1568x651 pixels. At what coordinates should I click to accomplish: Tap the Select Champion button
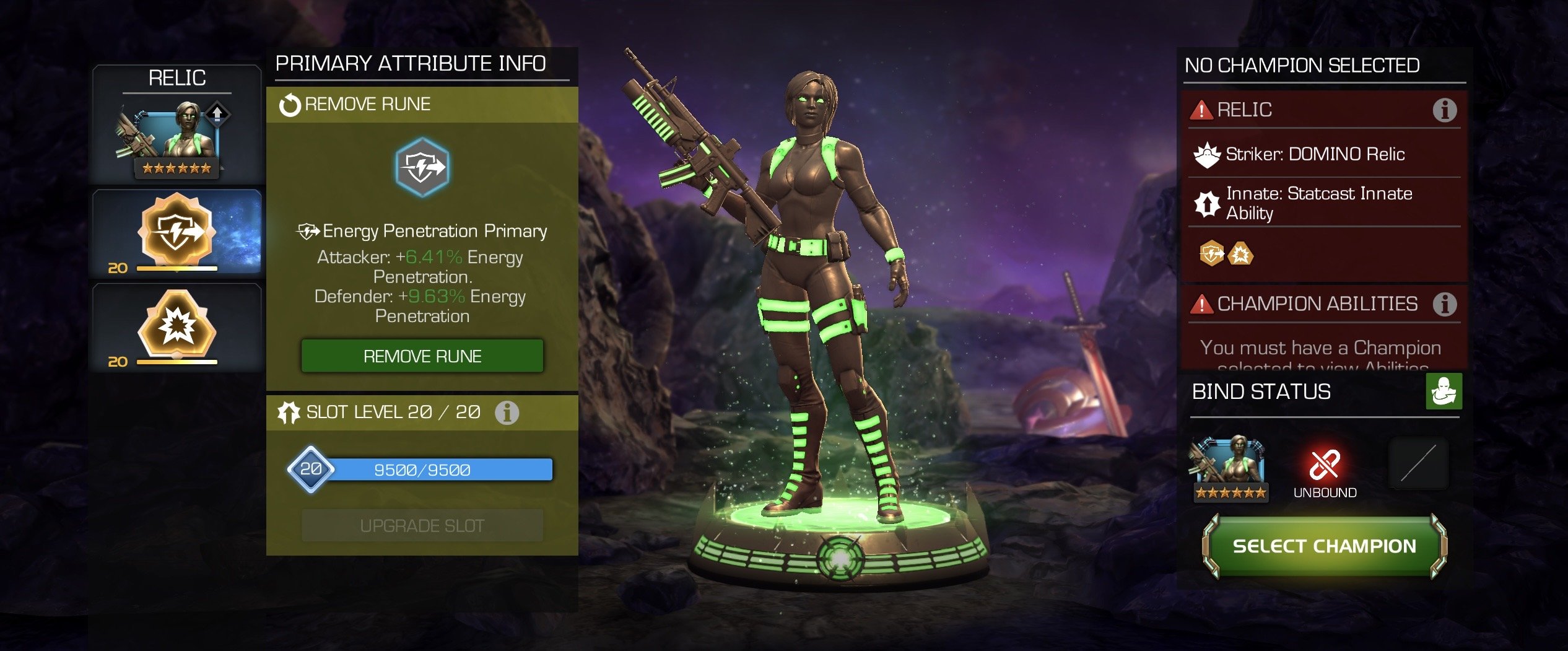(x=1324, y=546)
